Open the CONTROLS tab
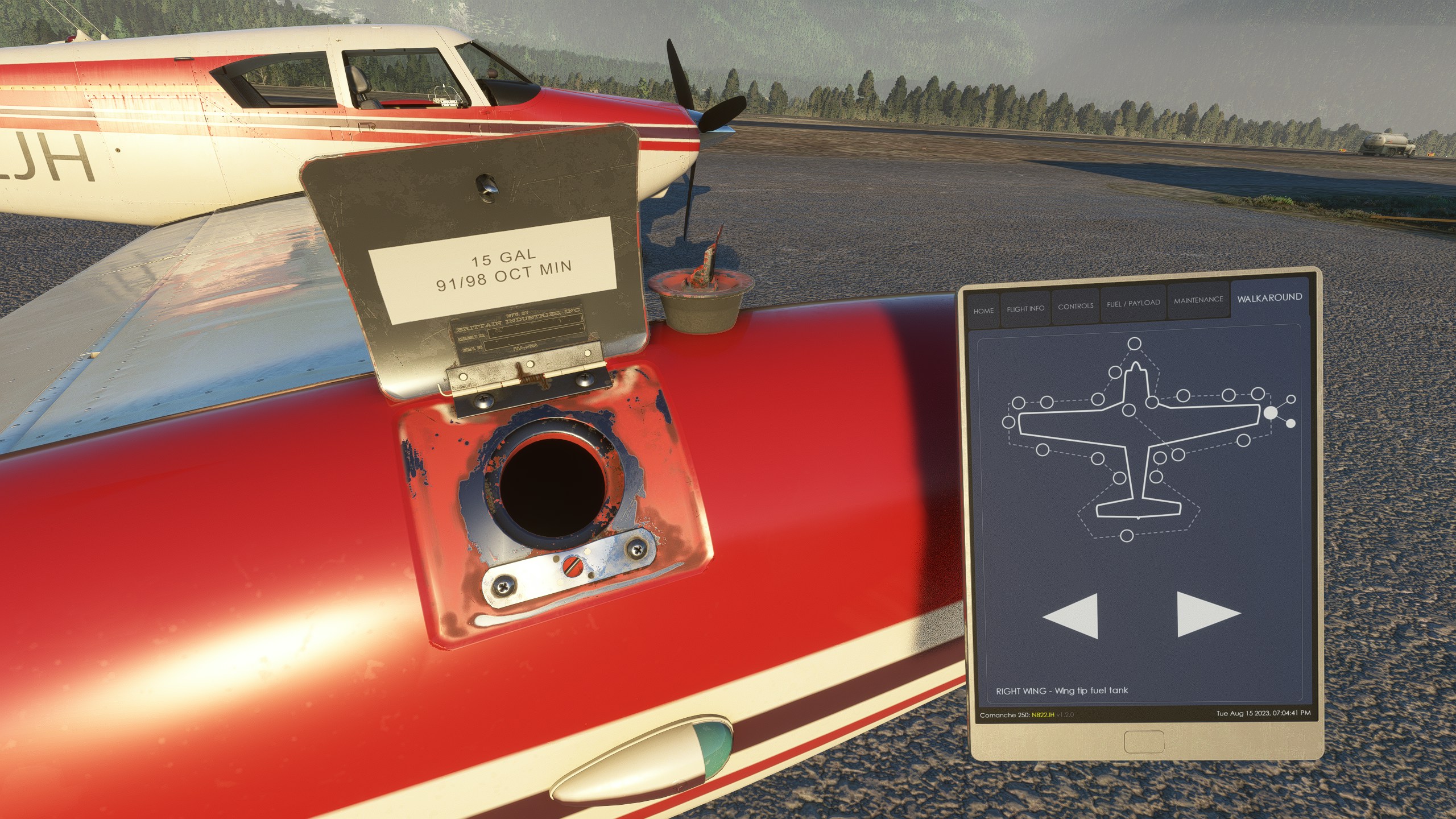This screenshot has width=1456, height=819. 1075,306
